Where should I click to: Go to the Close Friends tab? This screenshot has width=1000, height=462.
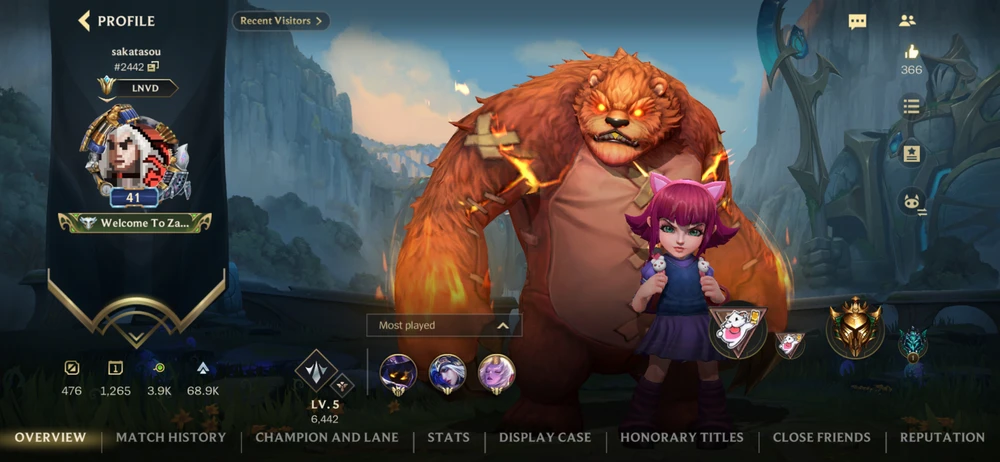(x=822, y=437)
